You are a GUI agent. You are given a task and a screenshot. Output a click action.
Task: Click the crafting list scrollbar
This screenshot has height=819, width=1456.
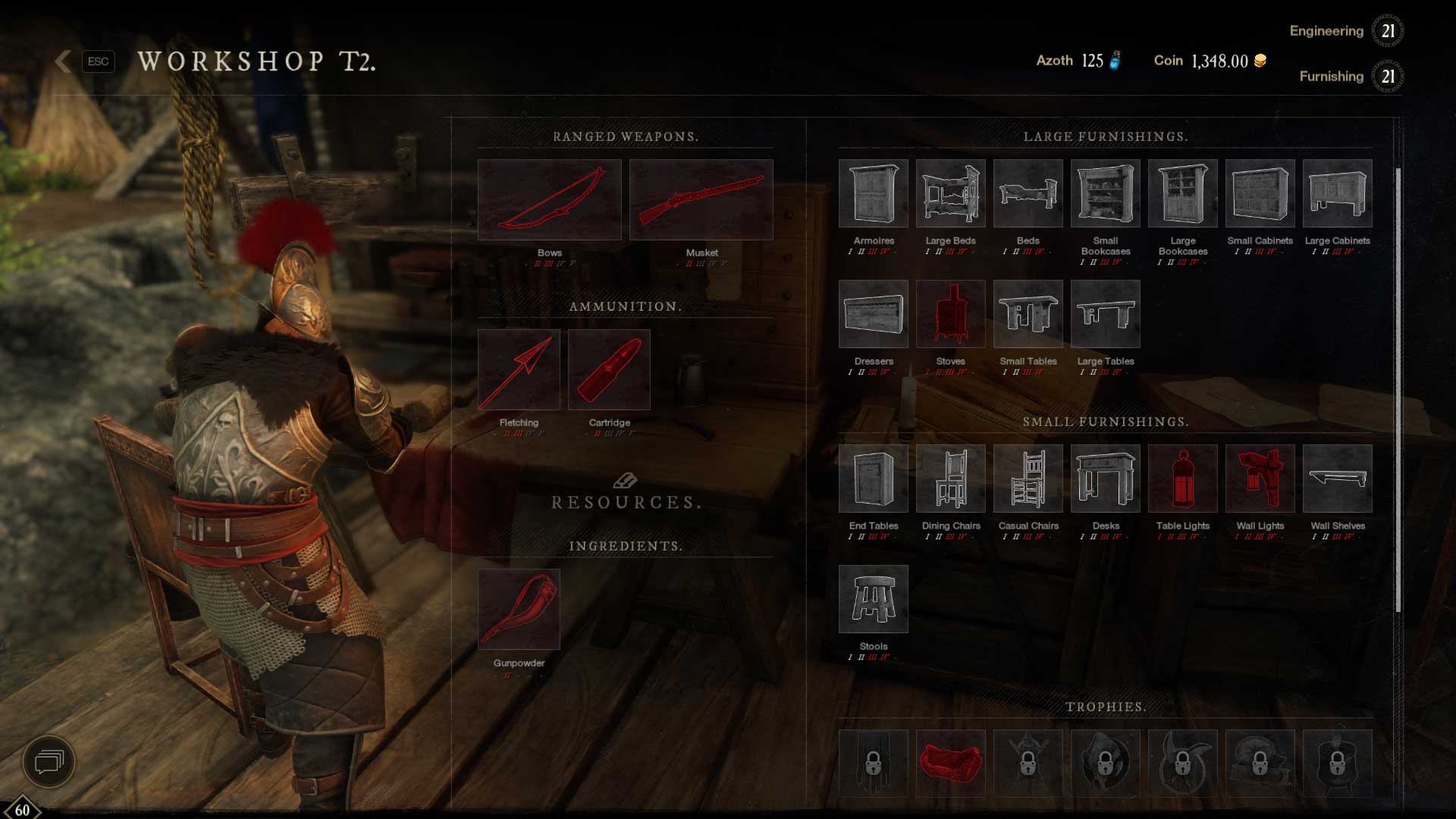tap(1398, 391)
